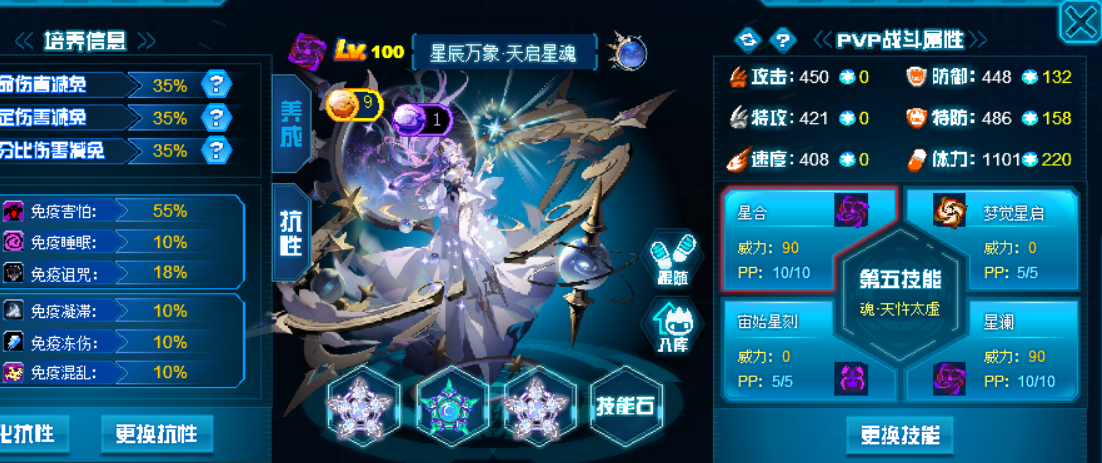Send the pet to storage via 入库
This screenshot has width=1102, height=463.
pyautogui.click(x=672, y=327)
